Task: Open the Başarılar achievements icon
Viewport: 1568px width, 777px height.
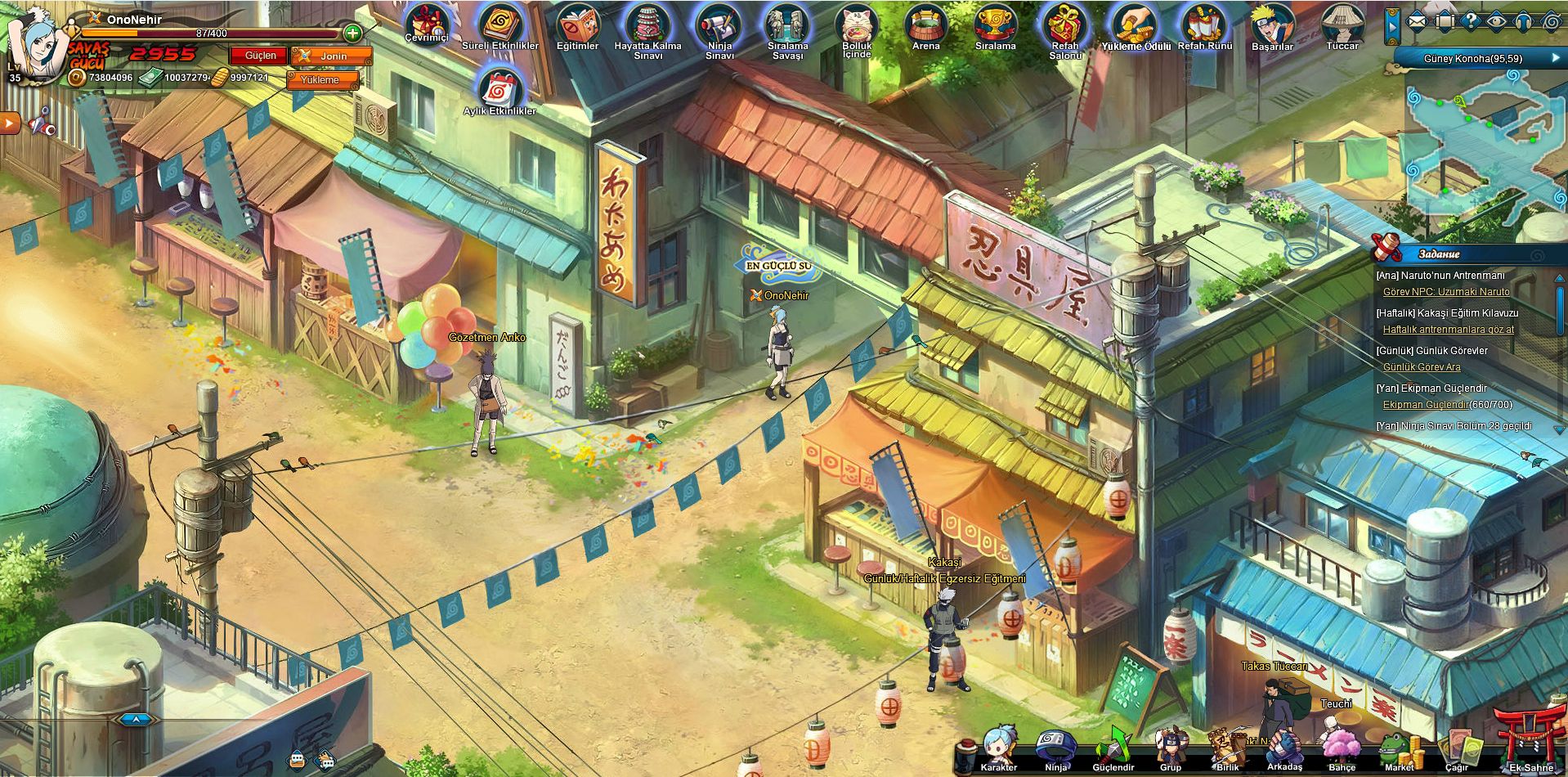Action: 1272,23
